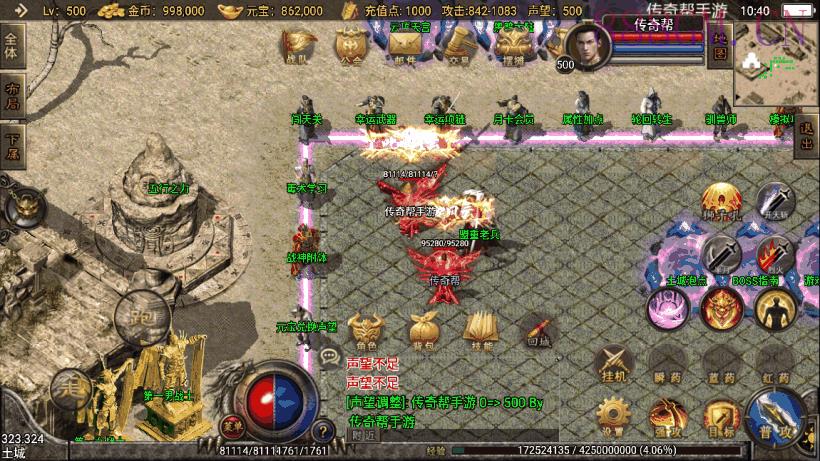The image size is (820, 461).
Task: Toggle 挂机 auto-battle crossed swords
Action: click(613, 362)
